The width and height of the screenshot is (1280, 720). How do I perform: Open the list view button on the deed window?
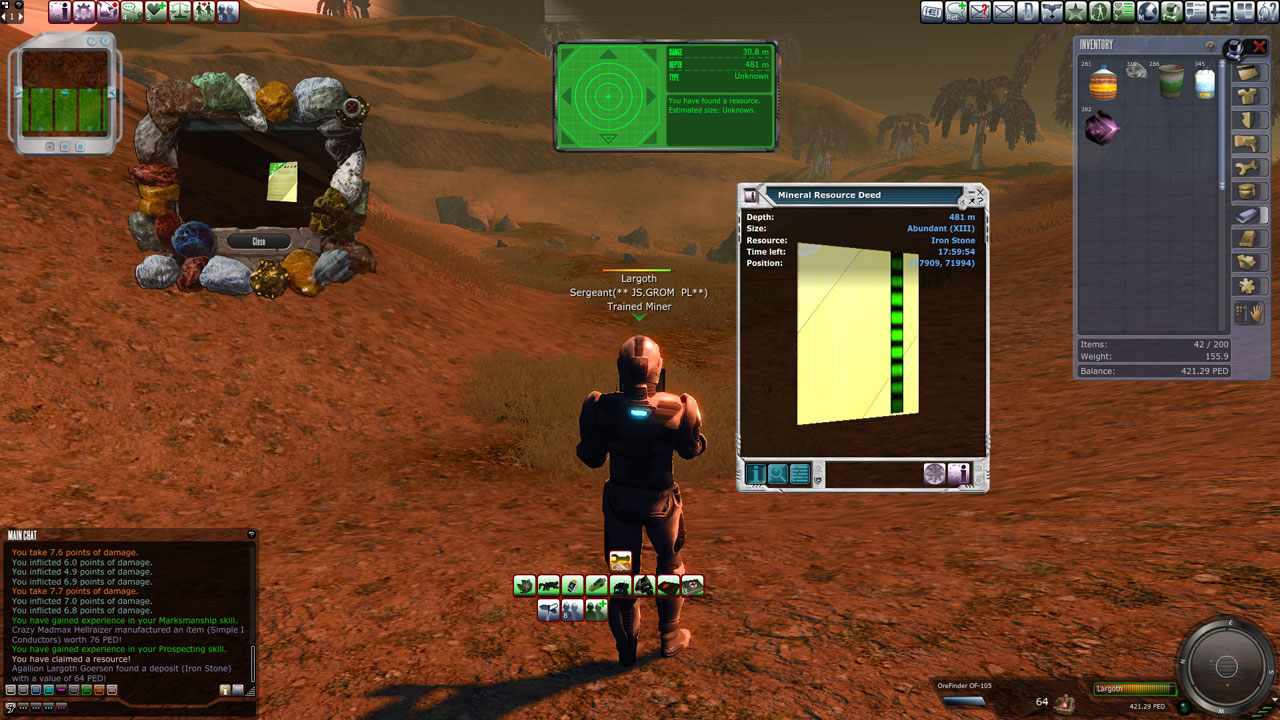pos(799,474)
